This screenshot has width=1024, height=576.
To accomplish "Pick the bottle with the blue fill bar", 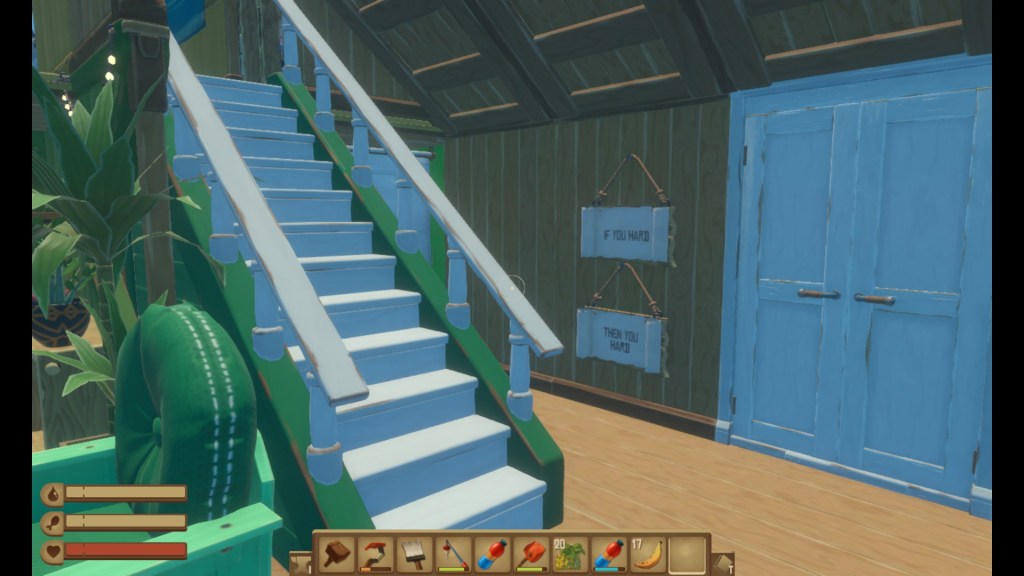I will (x=609, y=553).
